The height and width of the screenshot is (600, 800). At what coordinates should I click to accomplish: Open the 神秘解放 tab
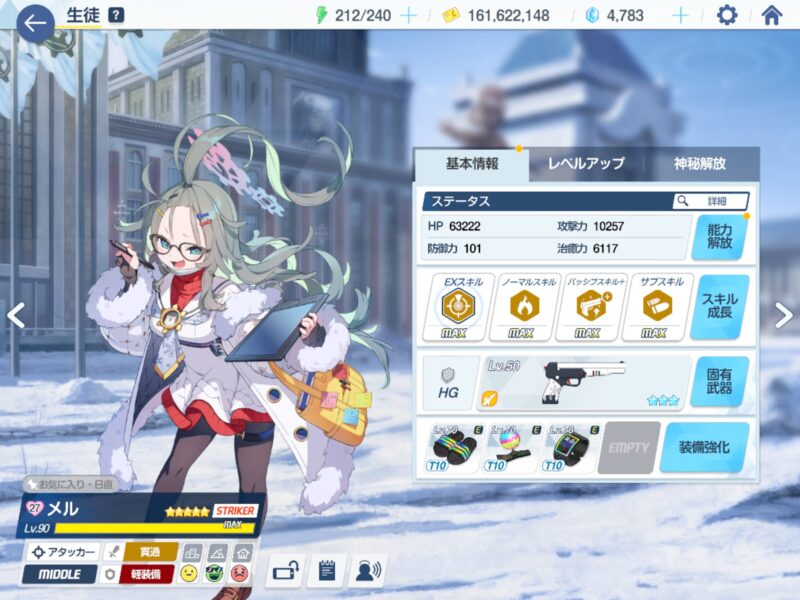tap(700, 164)
